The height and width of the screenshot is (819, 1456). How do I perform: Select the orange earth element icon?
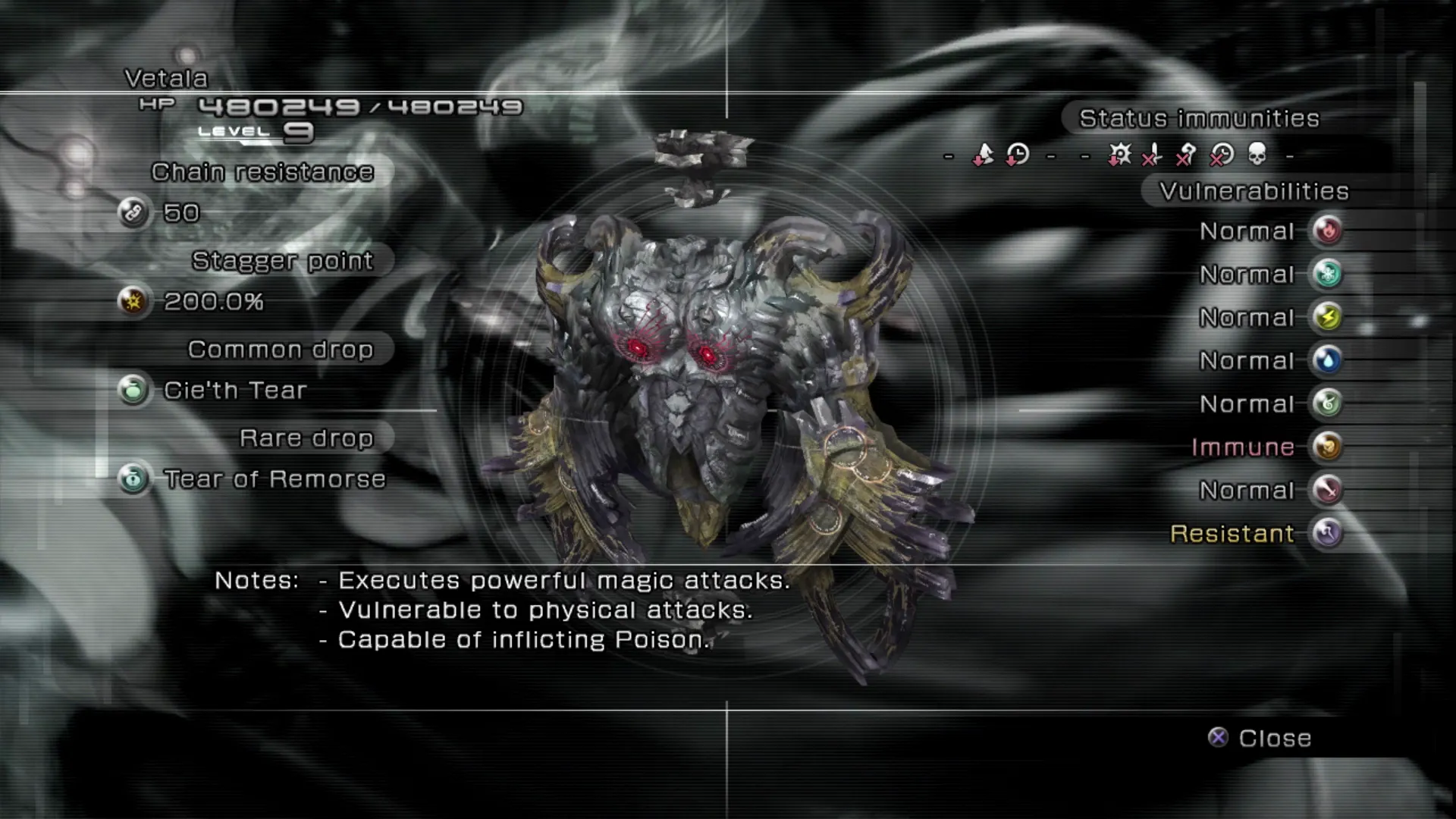point(1327,447)
